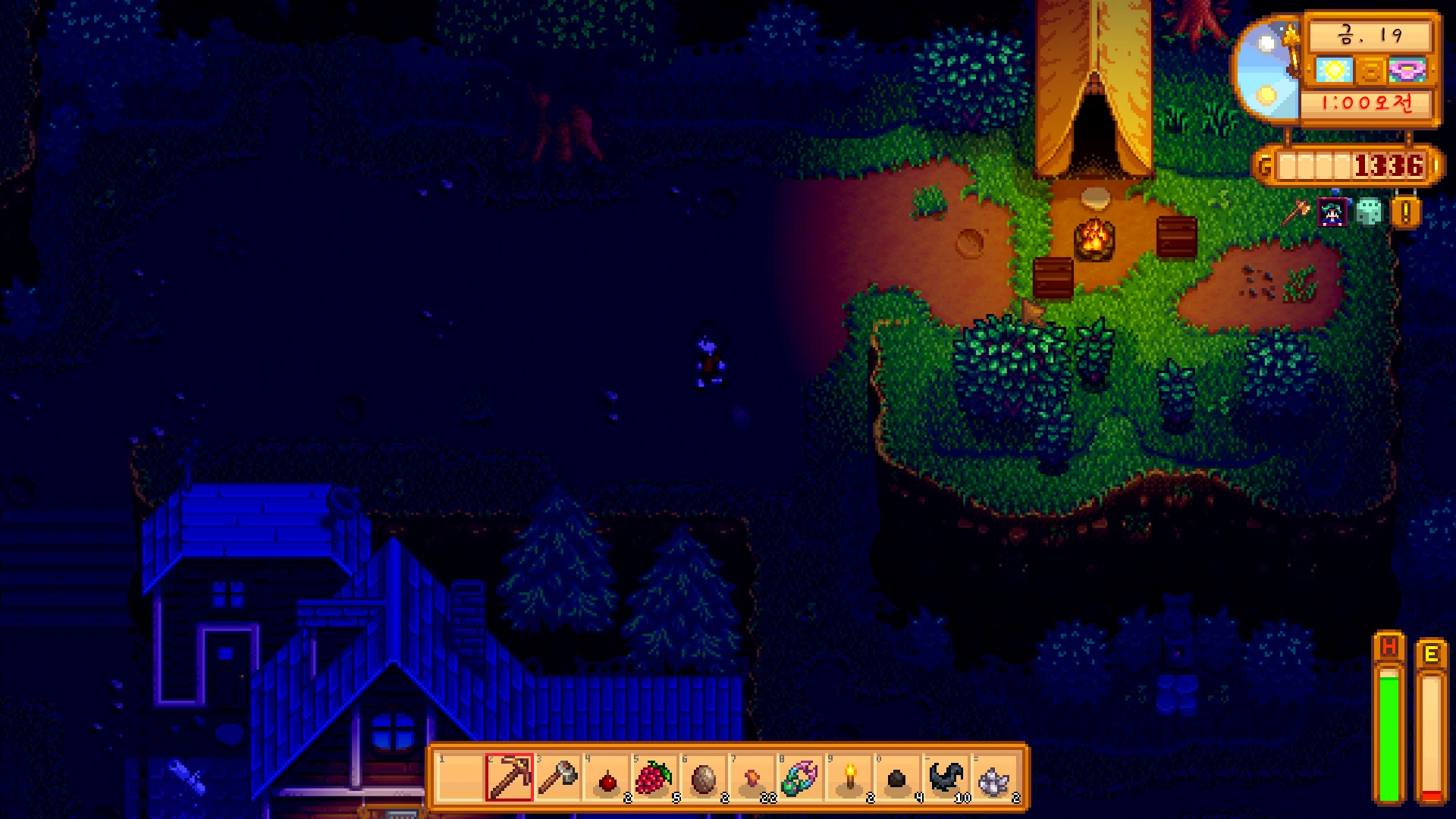The image size is (1456, 819).
Task: Select the stack of 22 orange forage items
Action: pos(752,777)
